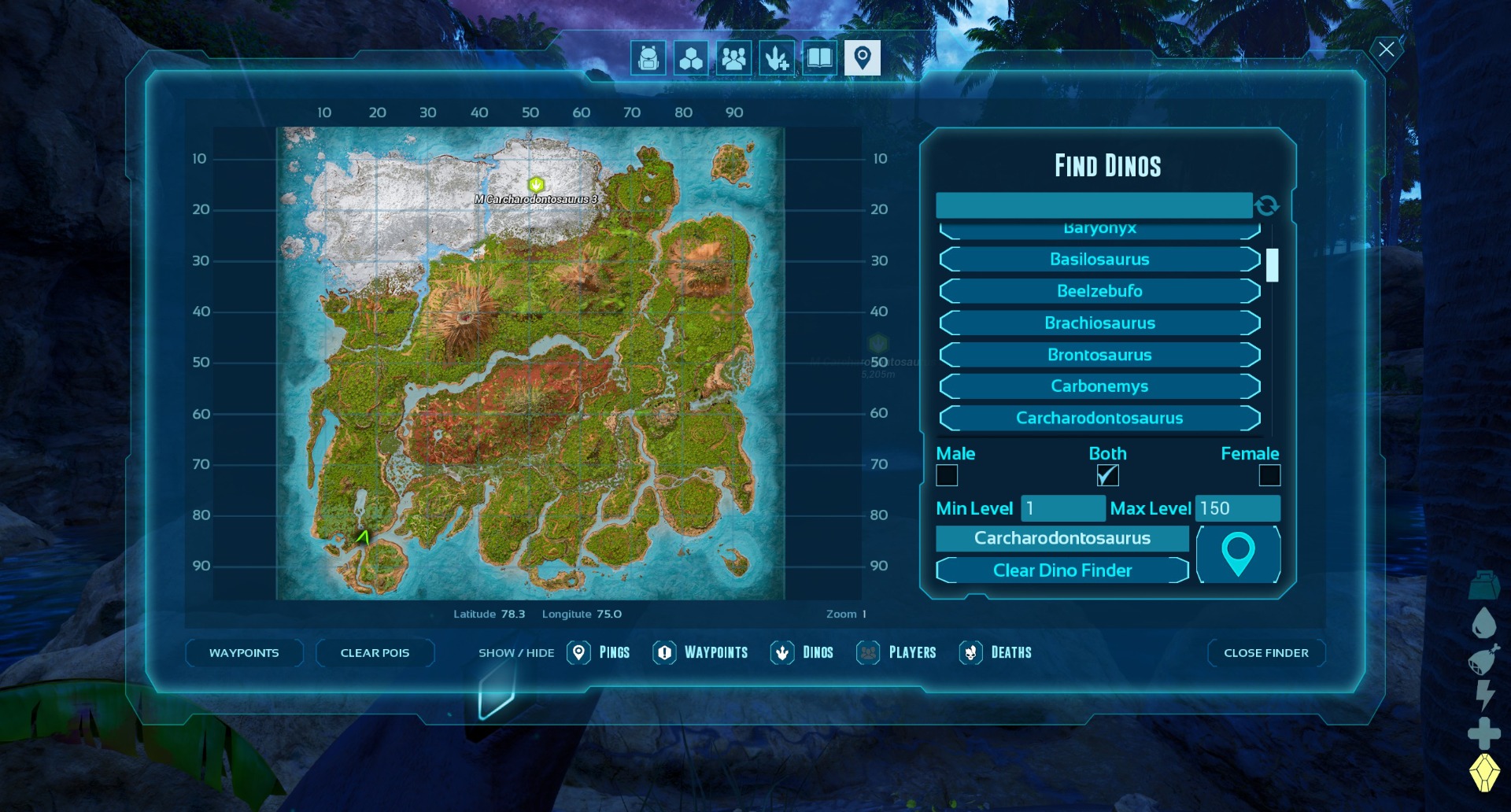
Task: Choose Basilosaurus from the dino list
Action: [x=1099, y=260]
